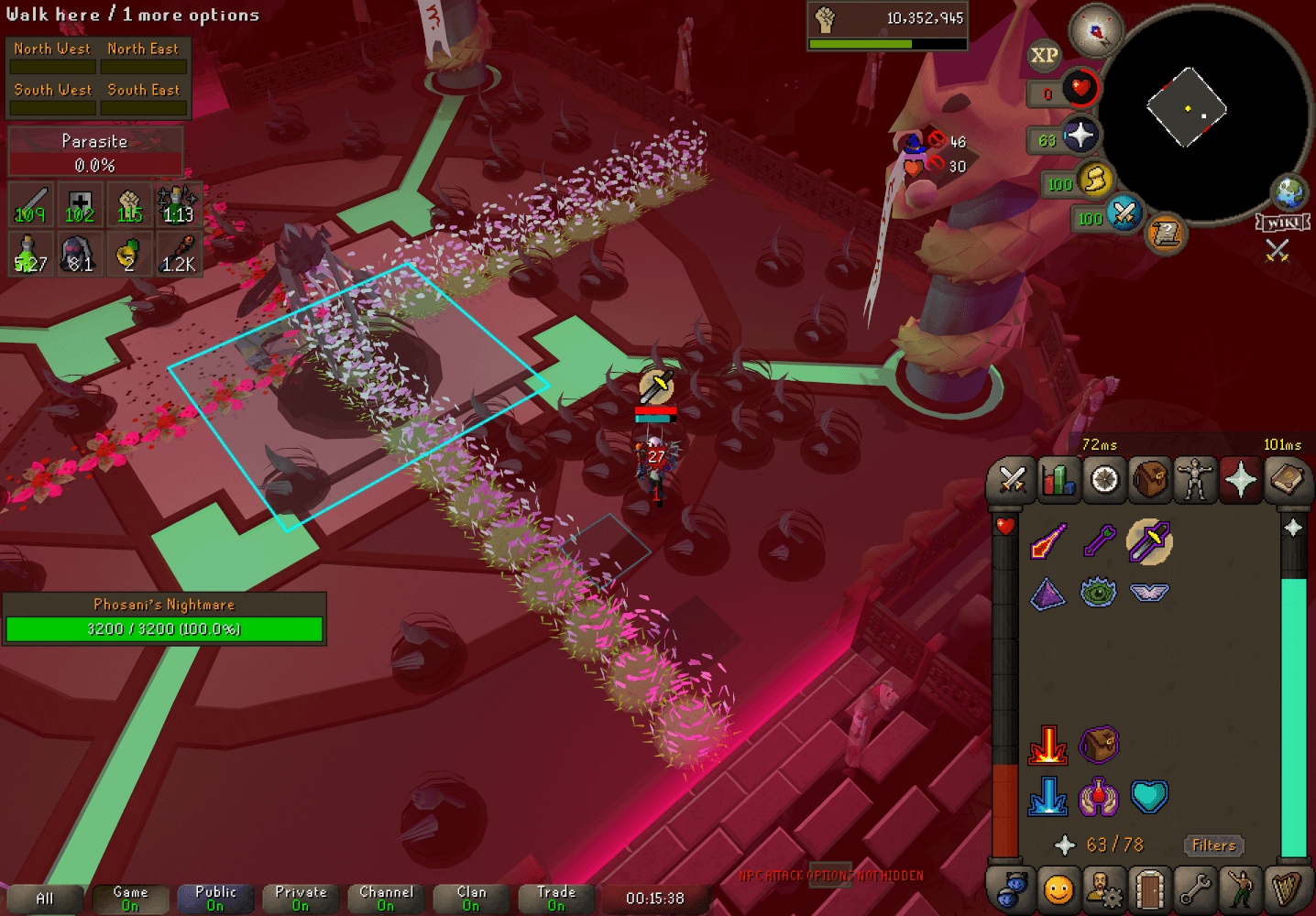
Task: Open the world map globe beside the minimap
Action: click(1290, 192)
